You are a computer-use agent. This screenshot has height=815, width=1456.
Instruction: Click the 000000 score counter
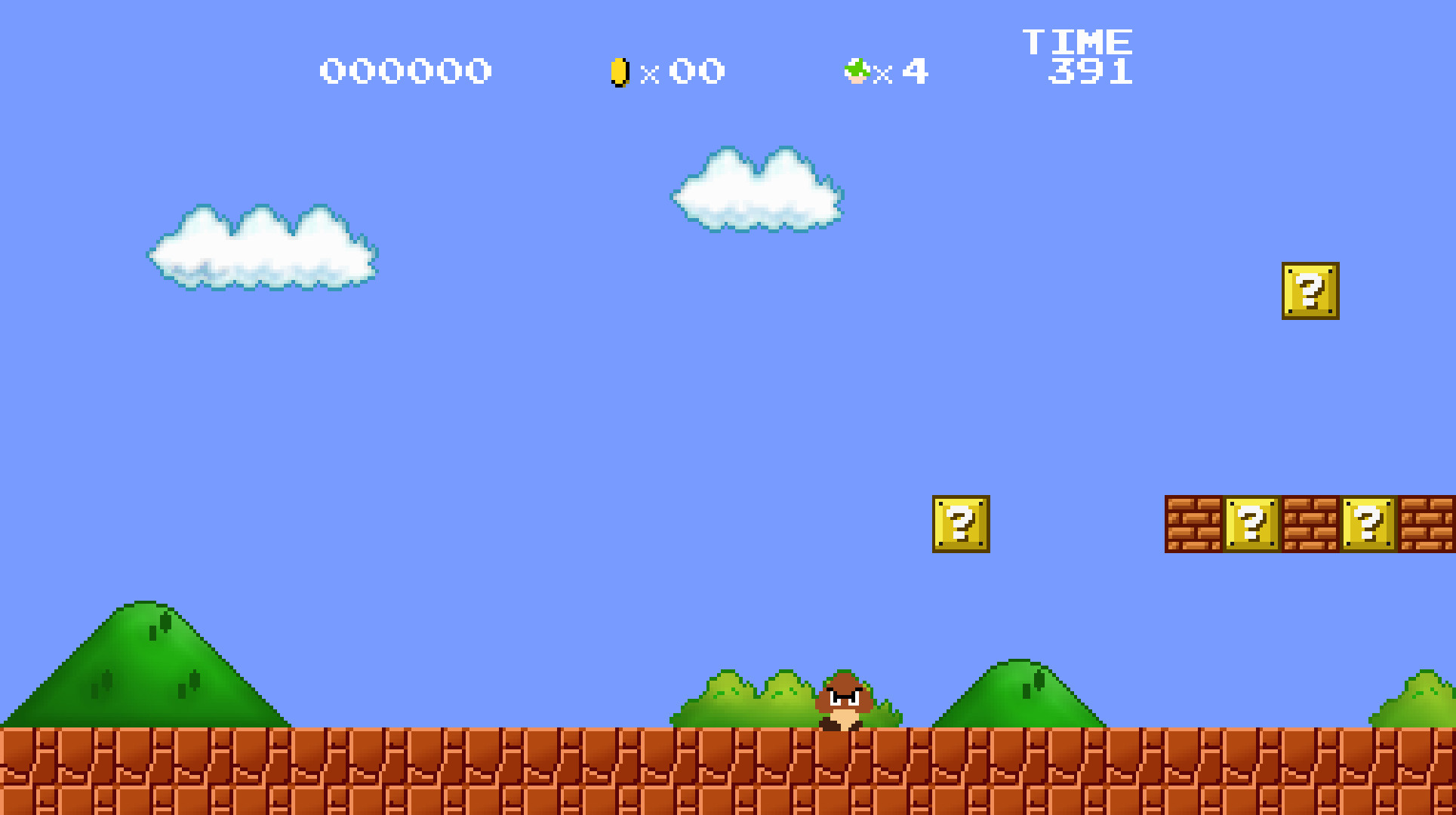tap(405, 70)
